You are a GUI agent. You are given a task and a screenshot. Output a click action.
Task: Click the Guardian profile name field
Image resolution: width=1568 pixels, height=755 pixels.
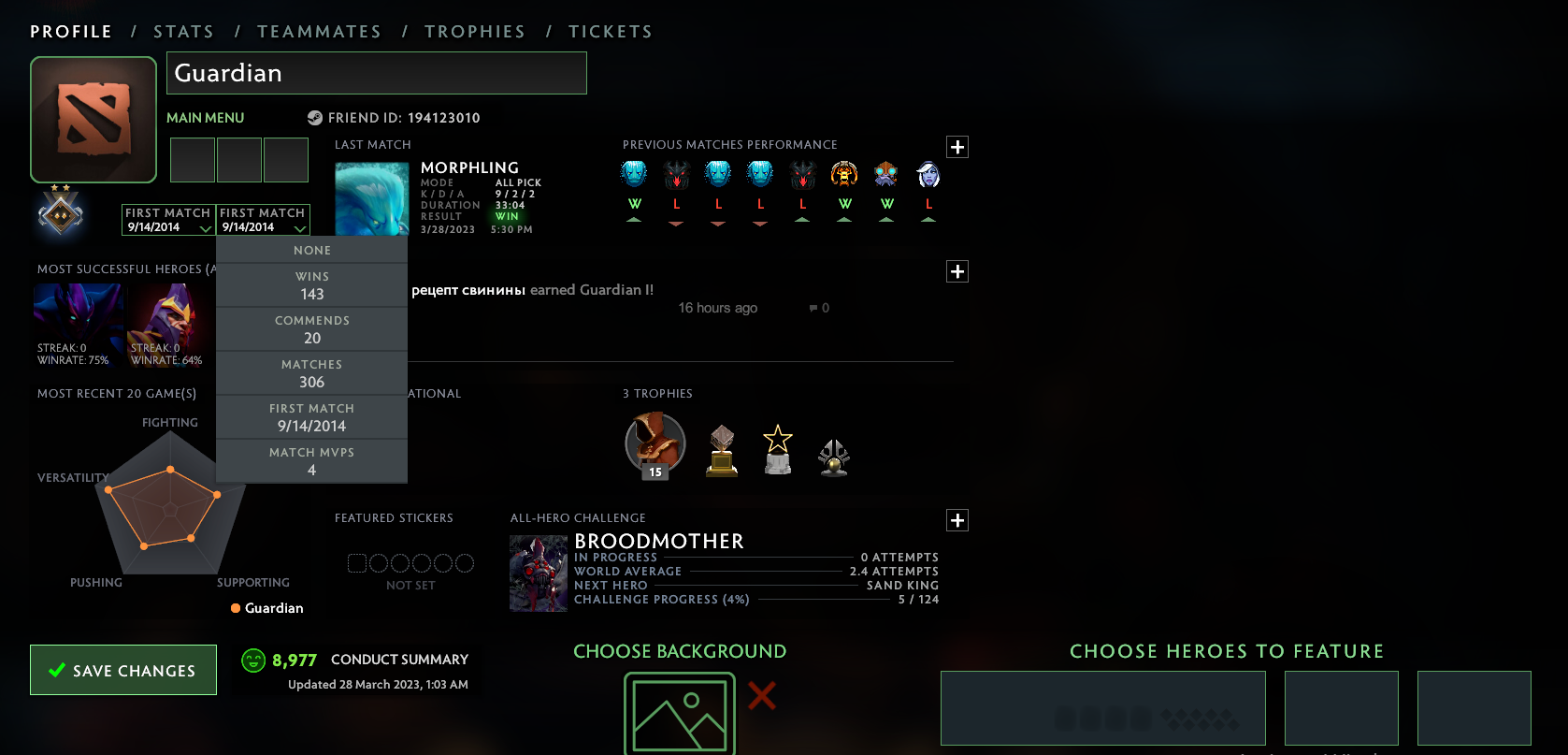click(376, 73)
